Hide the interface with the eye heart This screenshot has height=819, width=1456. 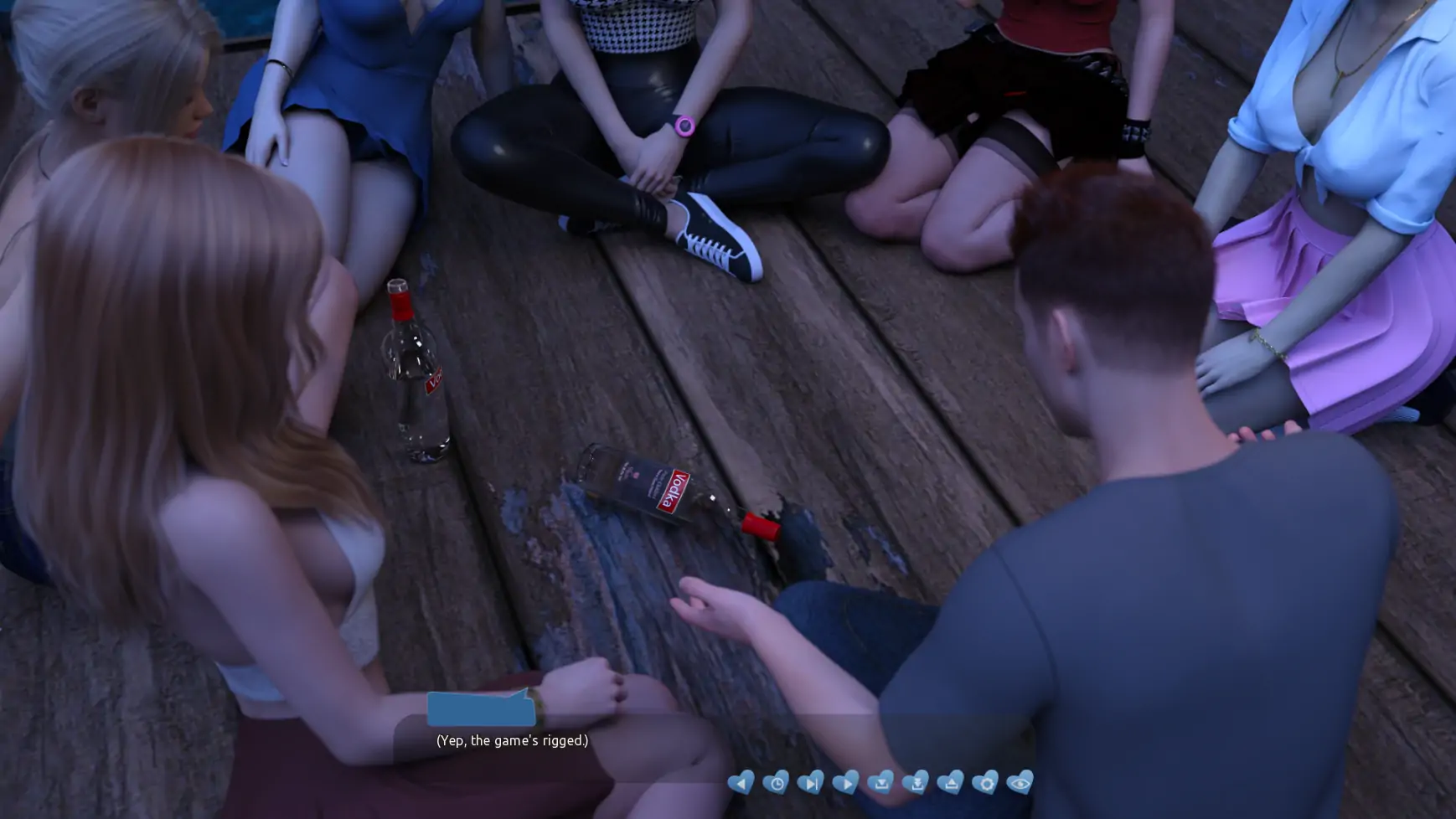pos(1020,782)
